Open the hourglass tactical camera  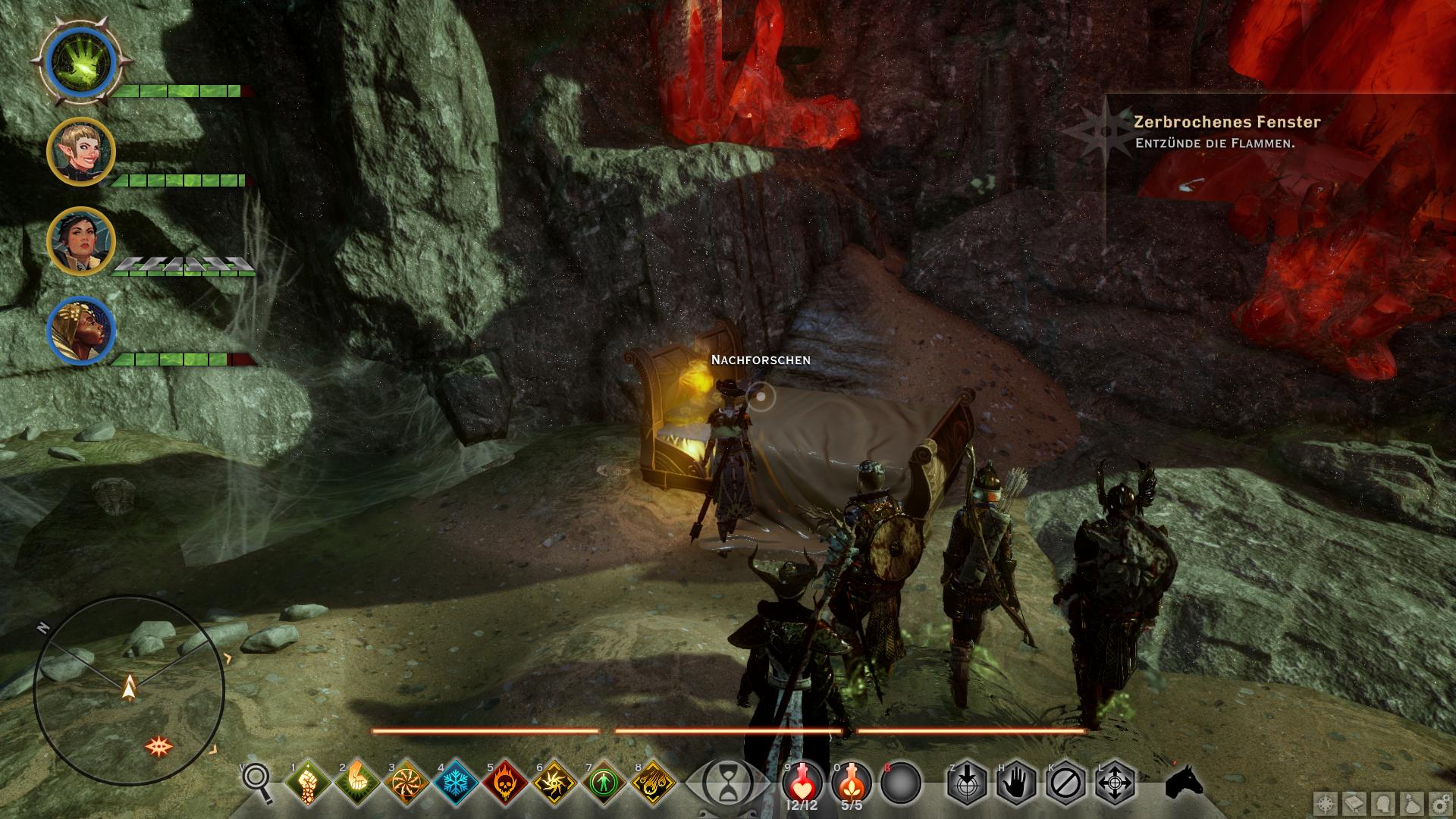727,782
